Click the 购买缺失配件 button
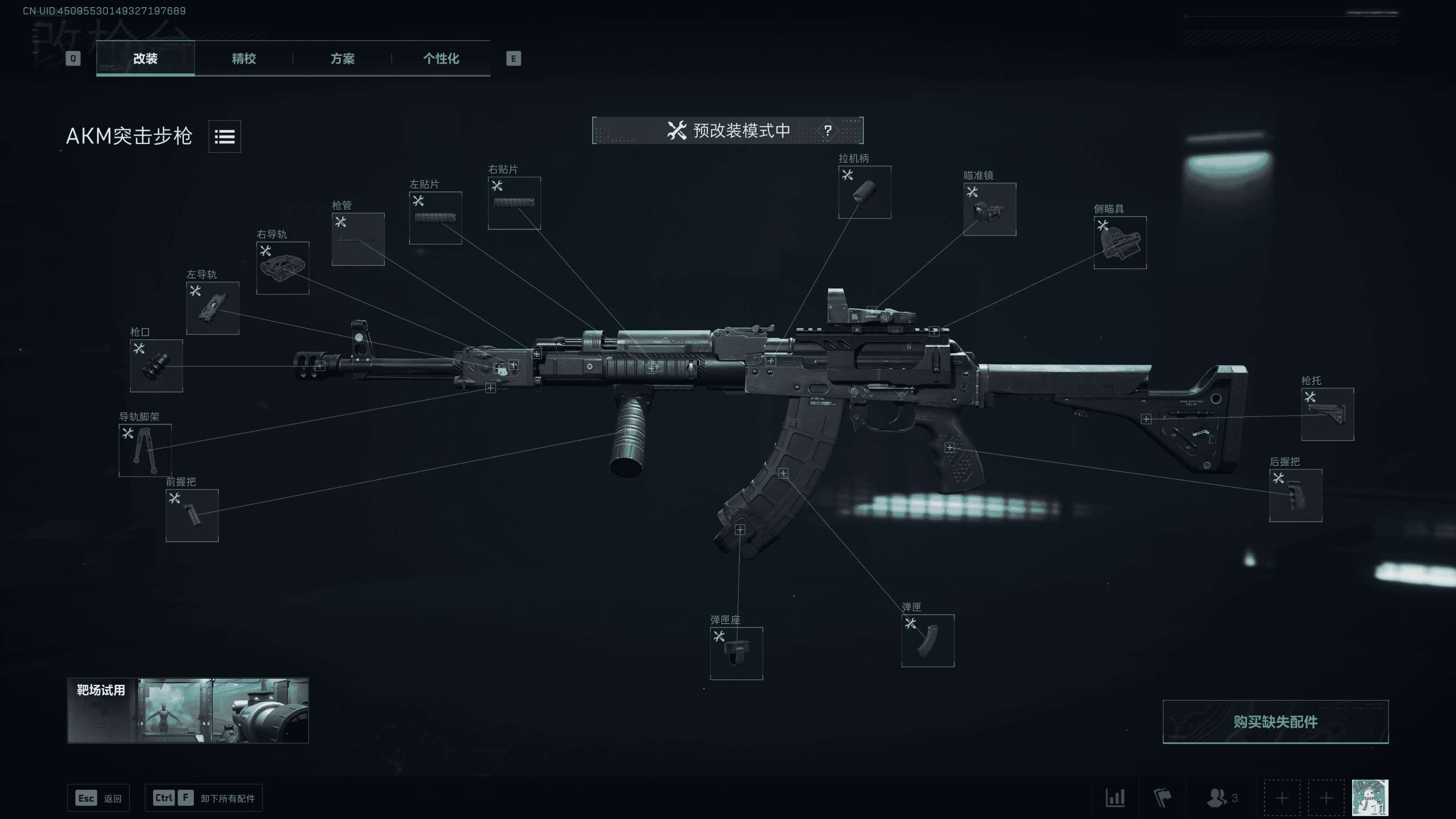The width and height of the screenshot is (1456, 819). click(1274, 722)
